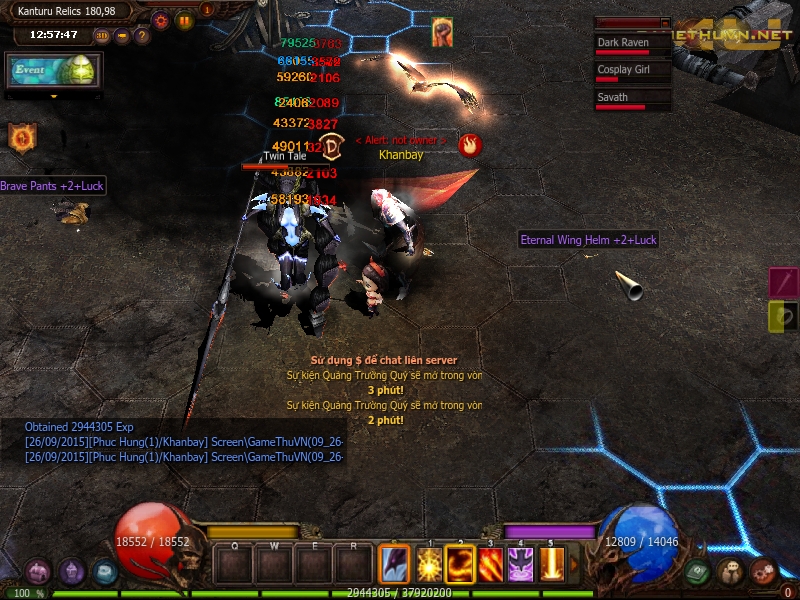The image size is (800, 600).
Task: Expand the arrow under the Event panel
Action: click(x=54, y=97)
